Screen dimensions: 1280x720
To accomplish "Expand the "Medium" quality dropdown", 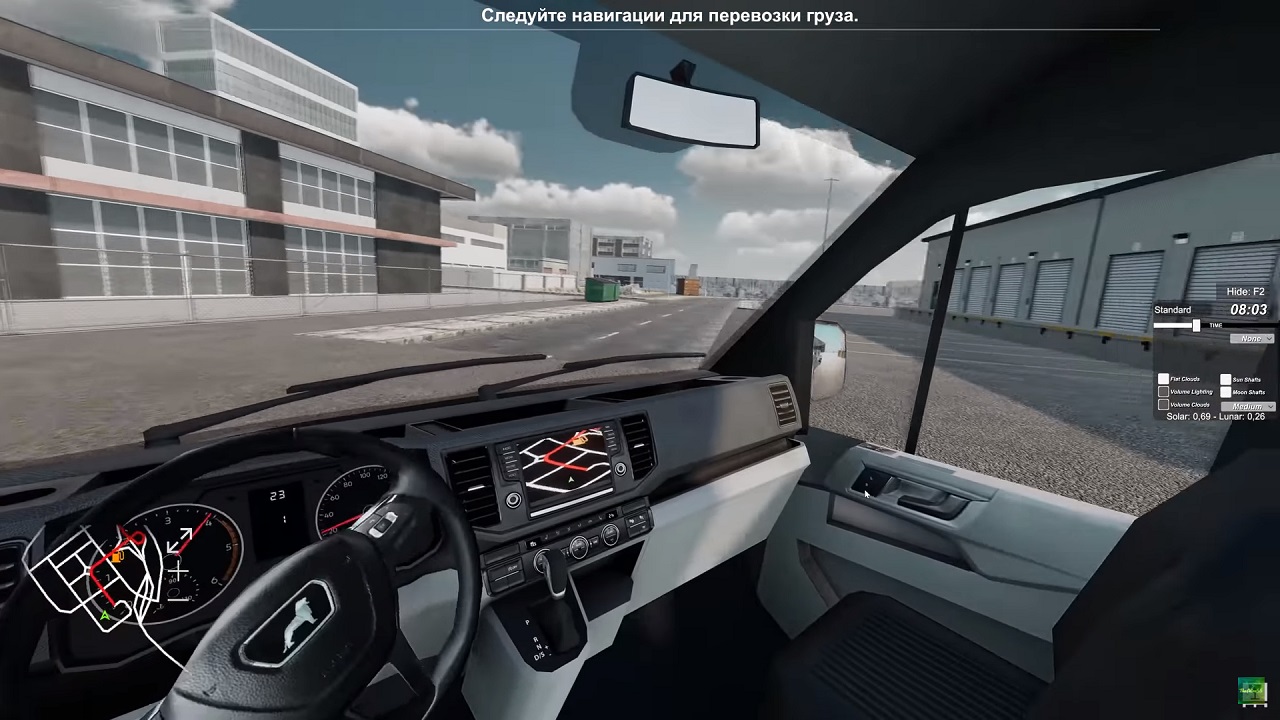I will tap(1247, 406).
